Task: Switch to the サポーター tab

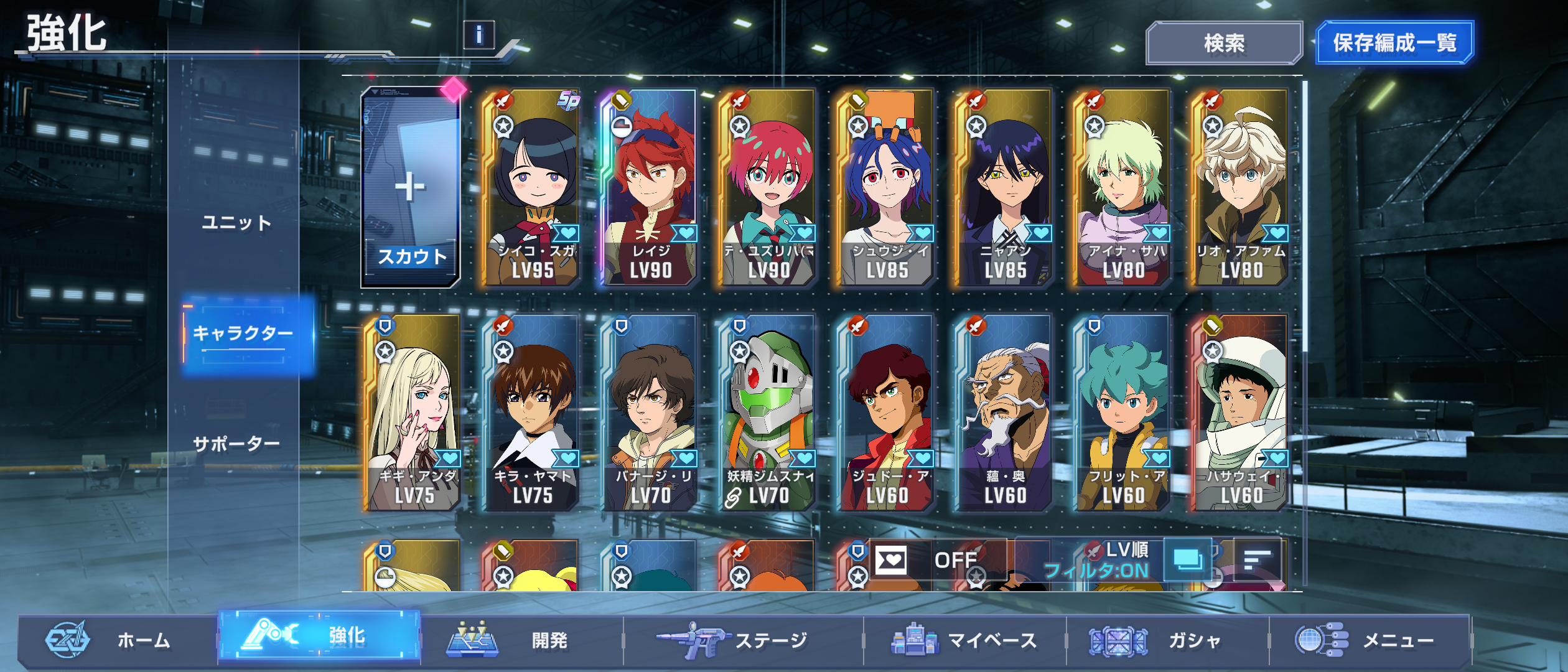Action: click(x=236, y=444)
